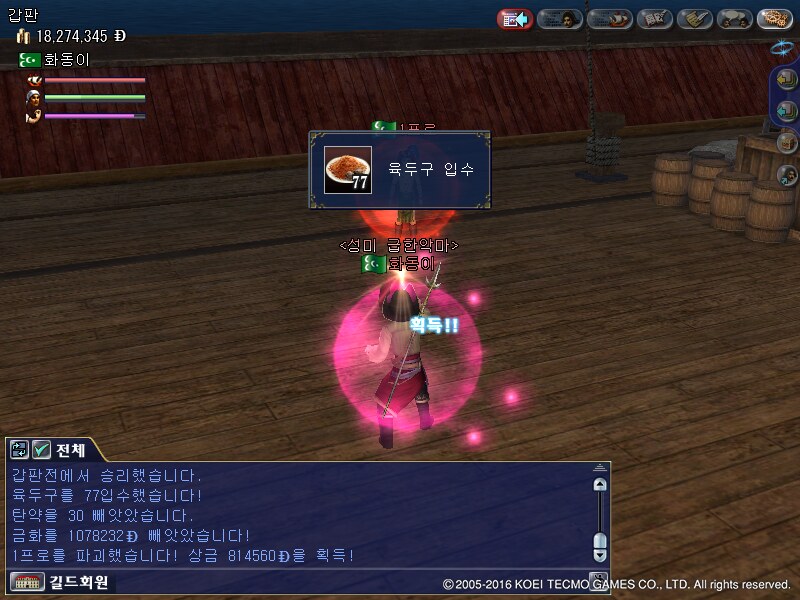800x600 pixels.
Task: Click the glowing blue ring icon
Action: [x=782, y=47]
